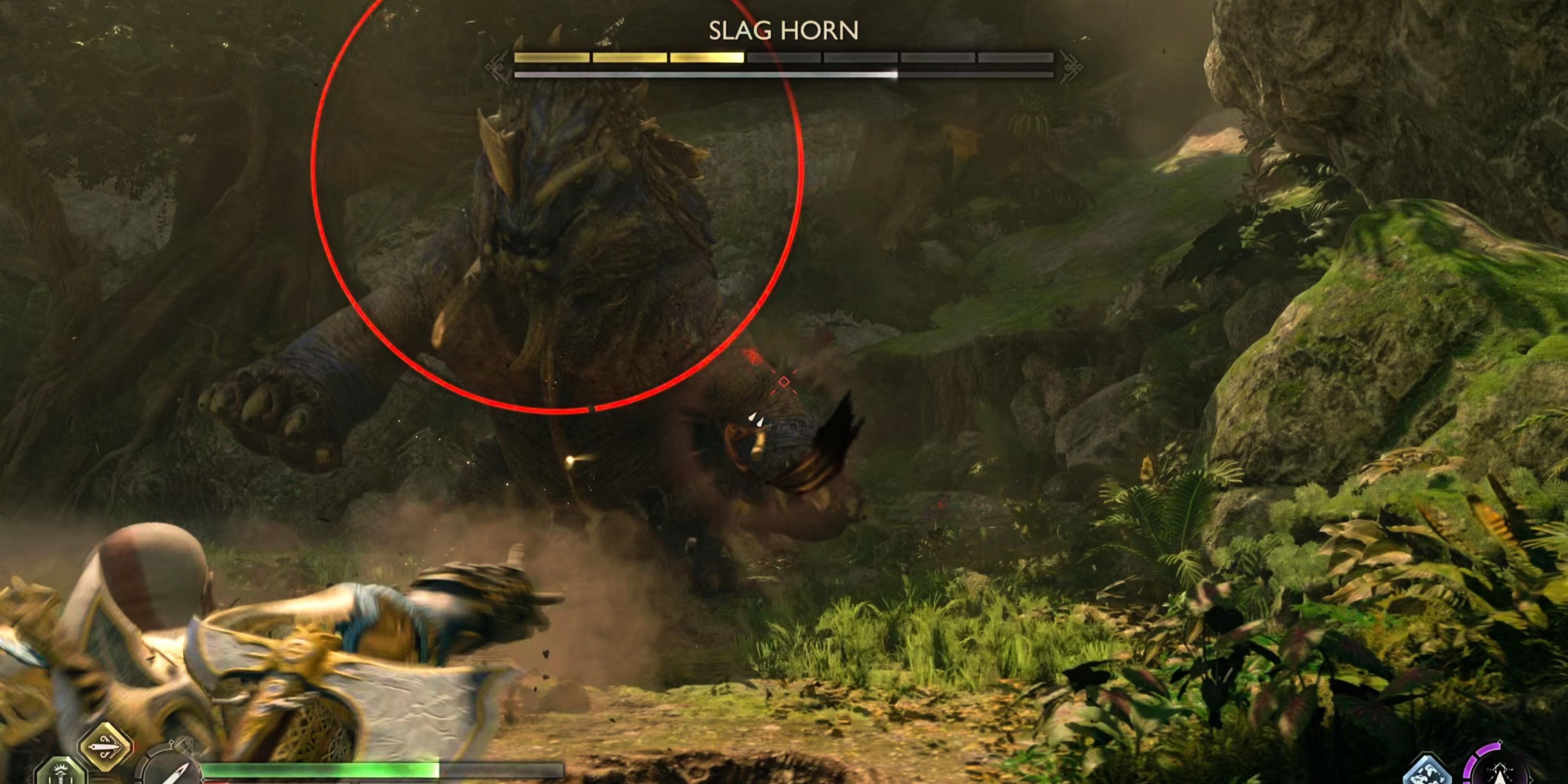The image size is (1568, 784).
Task: Select the blue runic attack map icon
Action: pyautogui.click(x=1428, y=772)
